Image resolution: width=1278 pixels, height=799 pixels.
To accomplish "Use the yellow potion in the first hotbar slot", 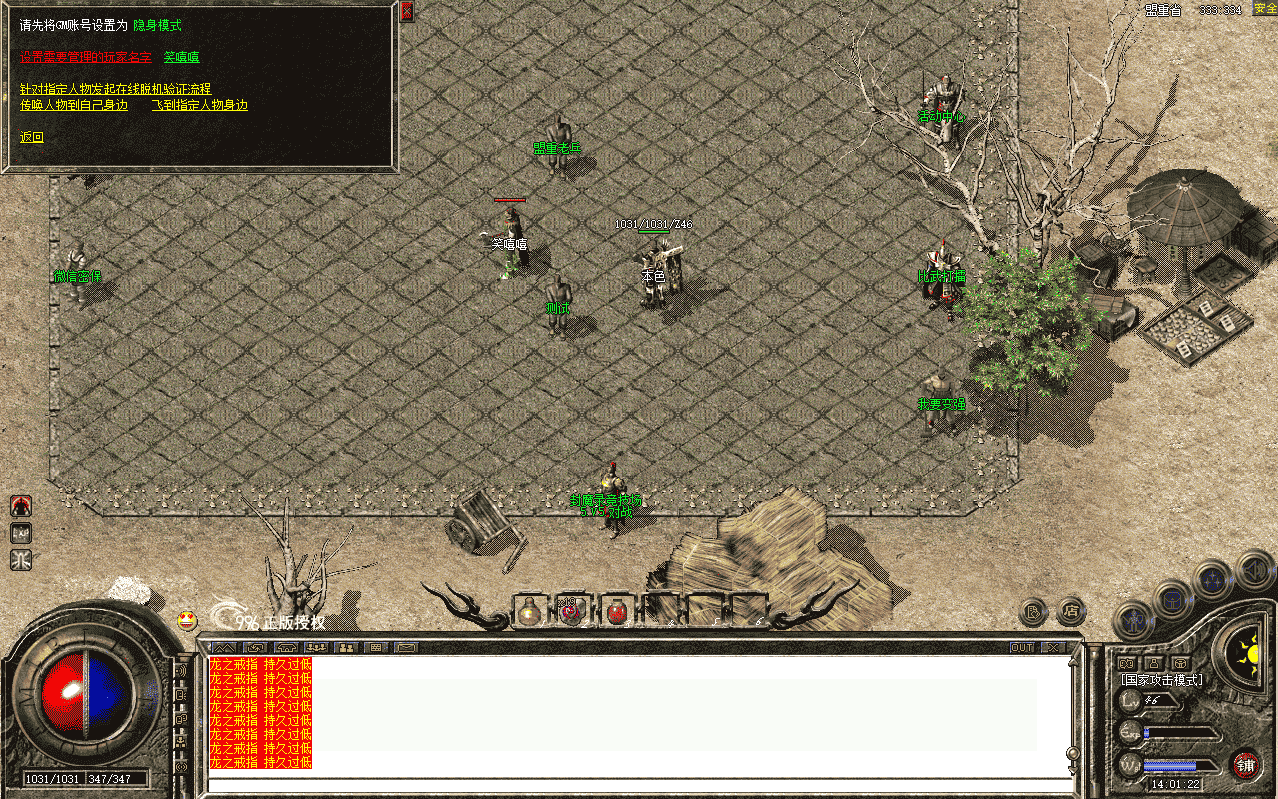I will (x=529, y=611).
